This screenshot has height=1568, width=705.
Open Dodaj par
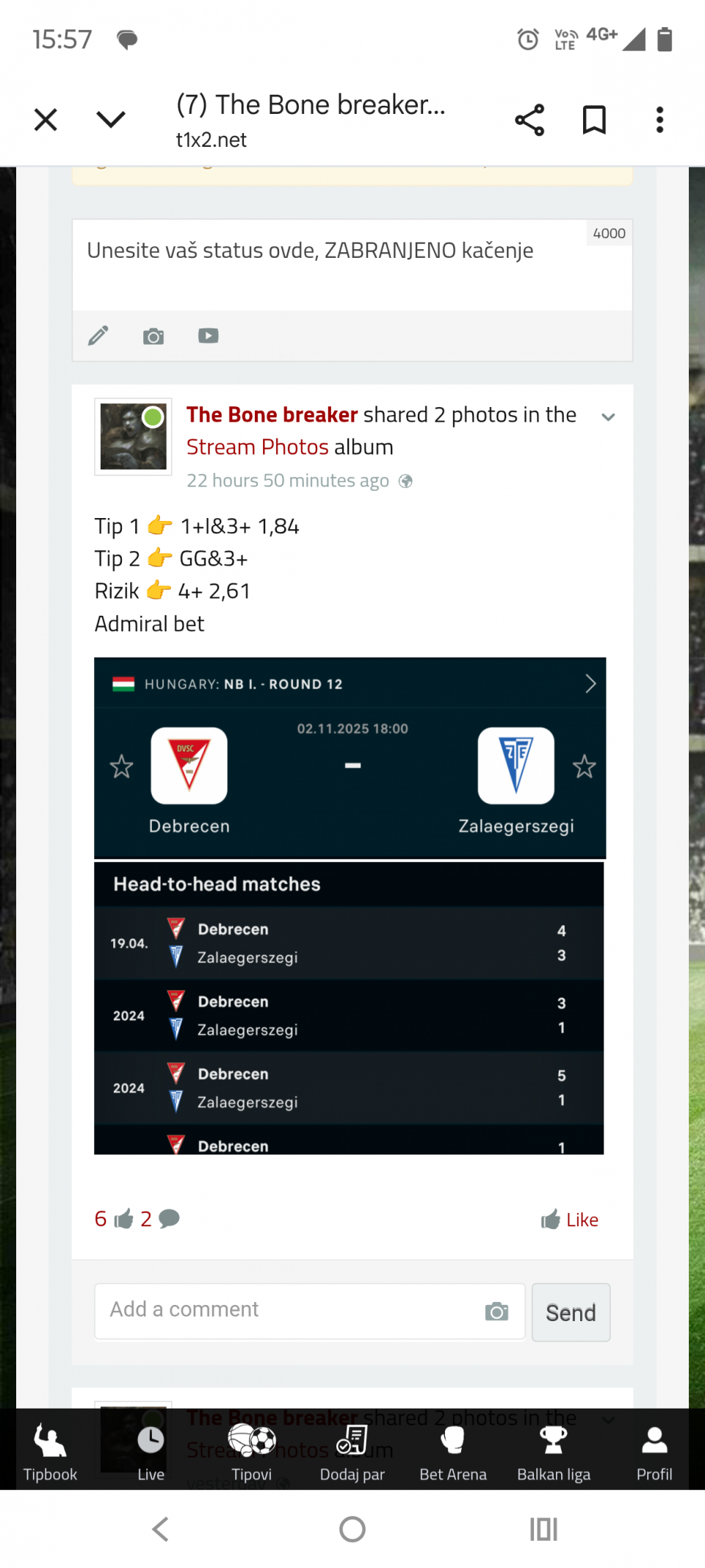[x=352, y=1452]
